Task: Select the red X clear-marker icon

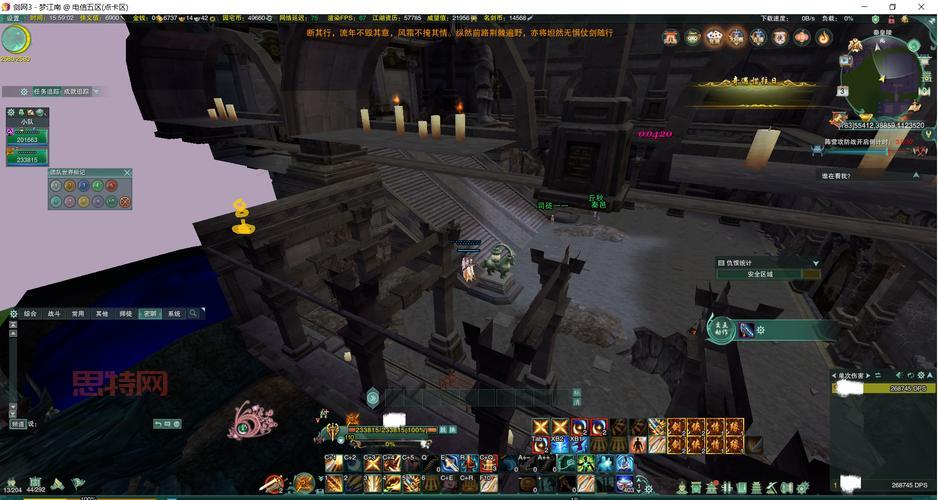Action: (x=125, y=202)
